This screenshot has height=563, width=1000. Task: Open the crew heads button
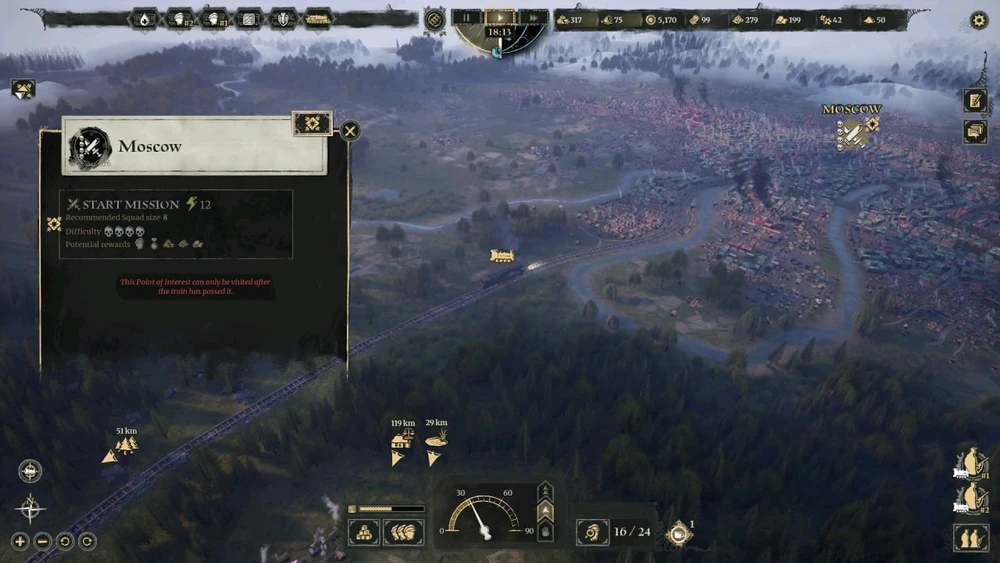[x=403, y=532]
